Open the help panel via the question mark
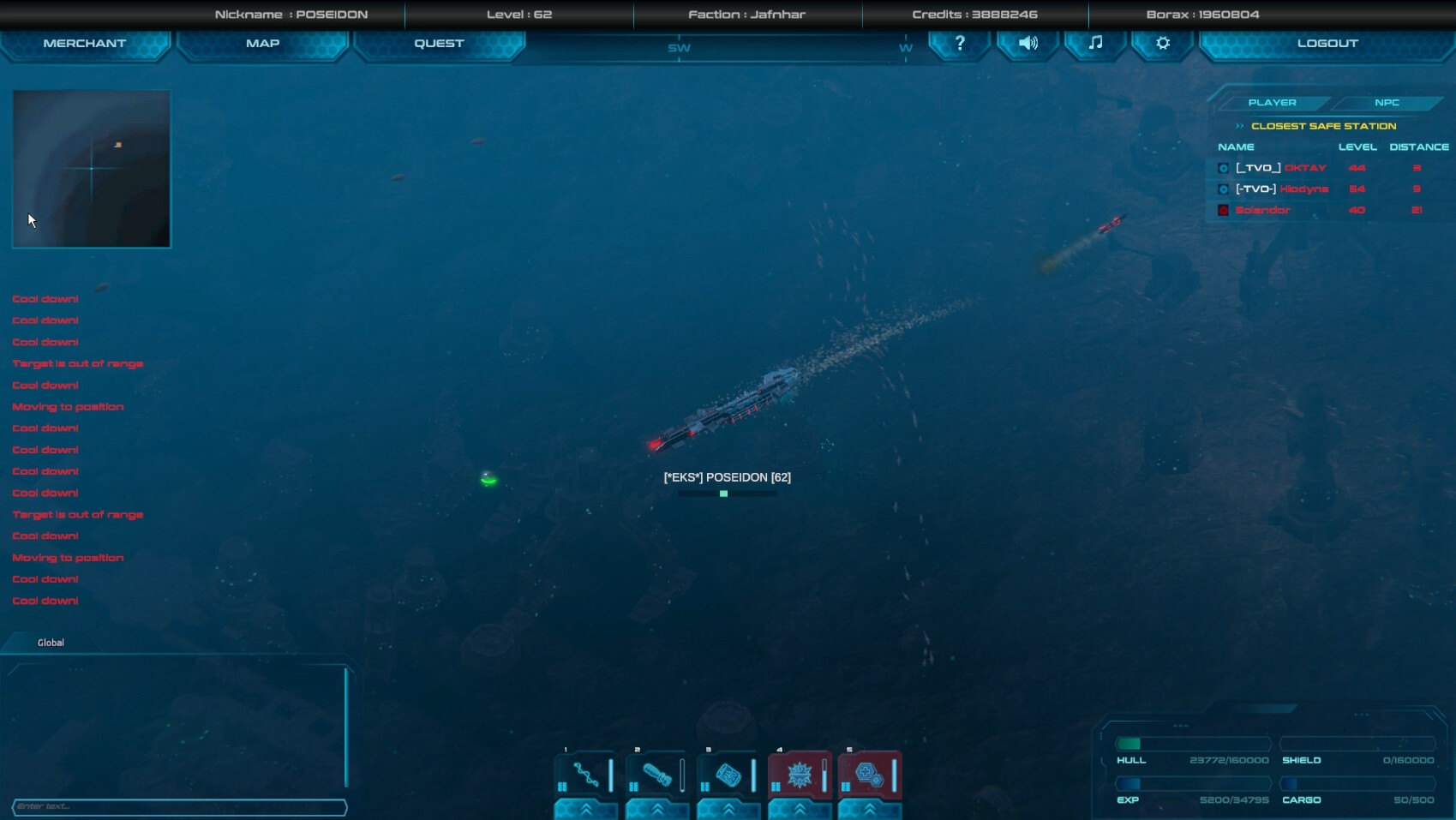 click(959, 44)
